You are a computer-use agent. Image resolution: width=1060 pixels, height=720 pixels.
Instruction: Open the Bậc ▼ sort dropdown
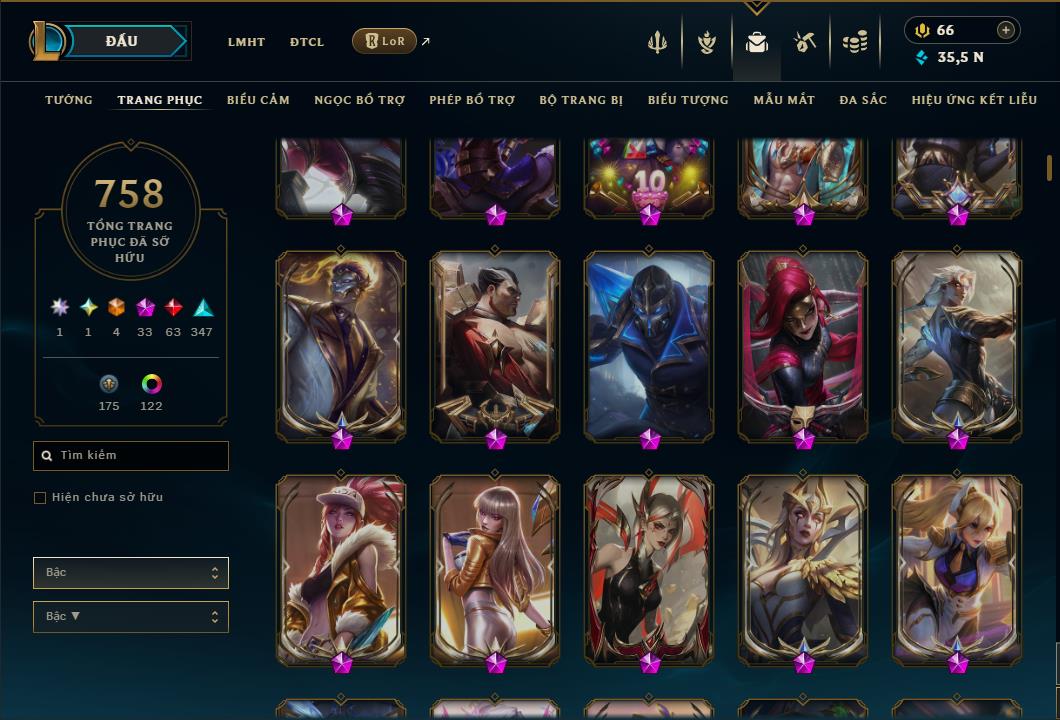(x=131, y=617)
